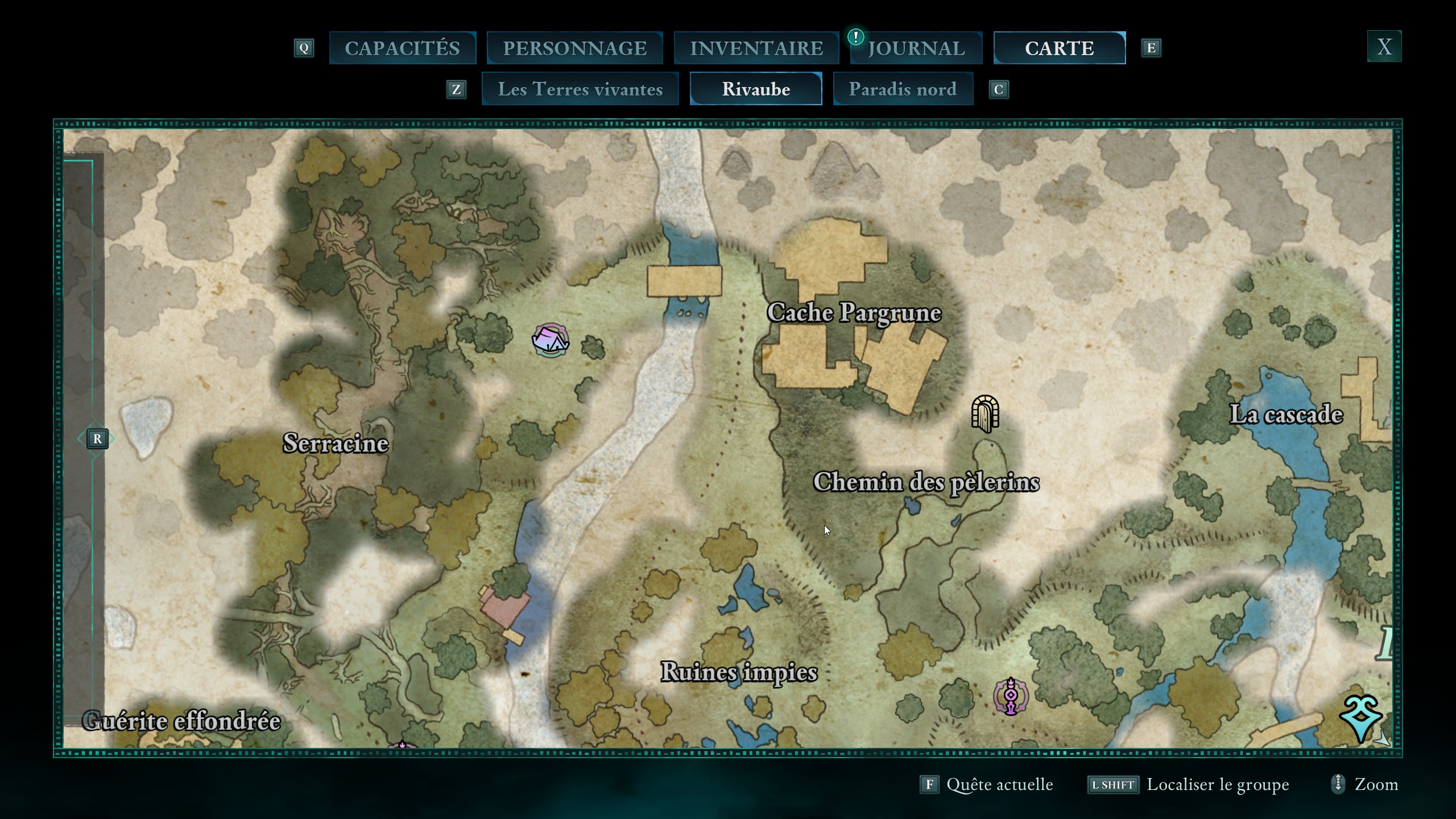Open the Paradis nord map
Viewport: 1456px width, 819px height.
click(x=903, y=89)
